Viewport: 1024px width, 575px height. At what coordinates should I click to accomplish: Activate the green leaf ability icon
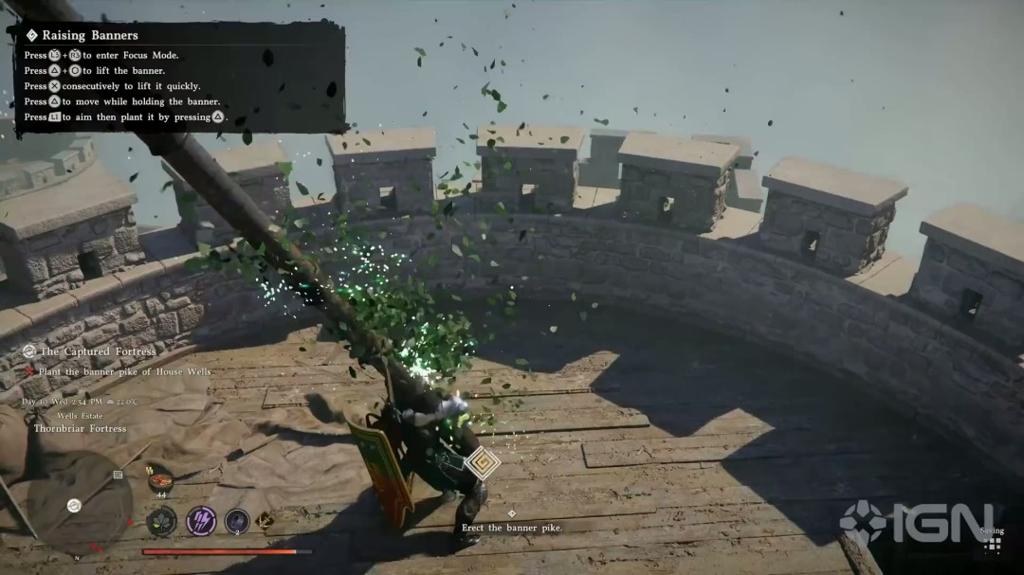161,521
